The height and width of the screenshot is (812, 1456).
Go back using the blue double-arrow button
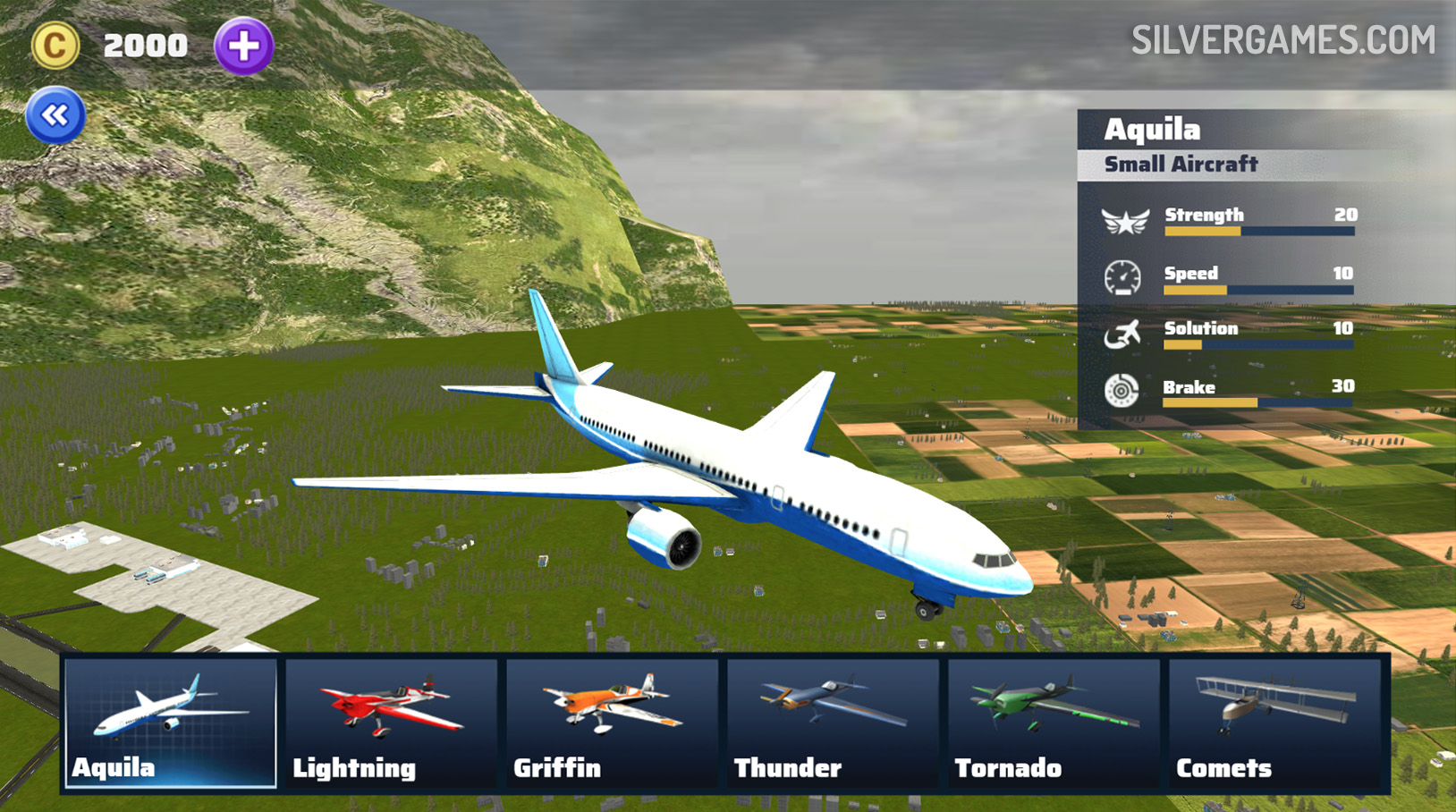pyautogui.click(x=55, y=115)
